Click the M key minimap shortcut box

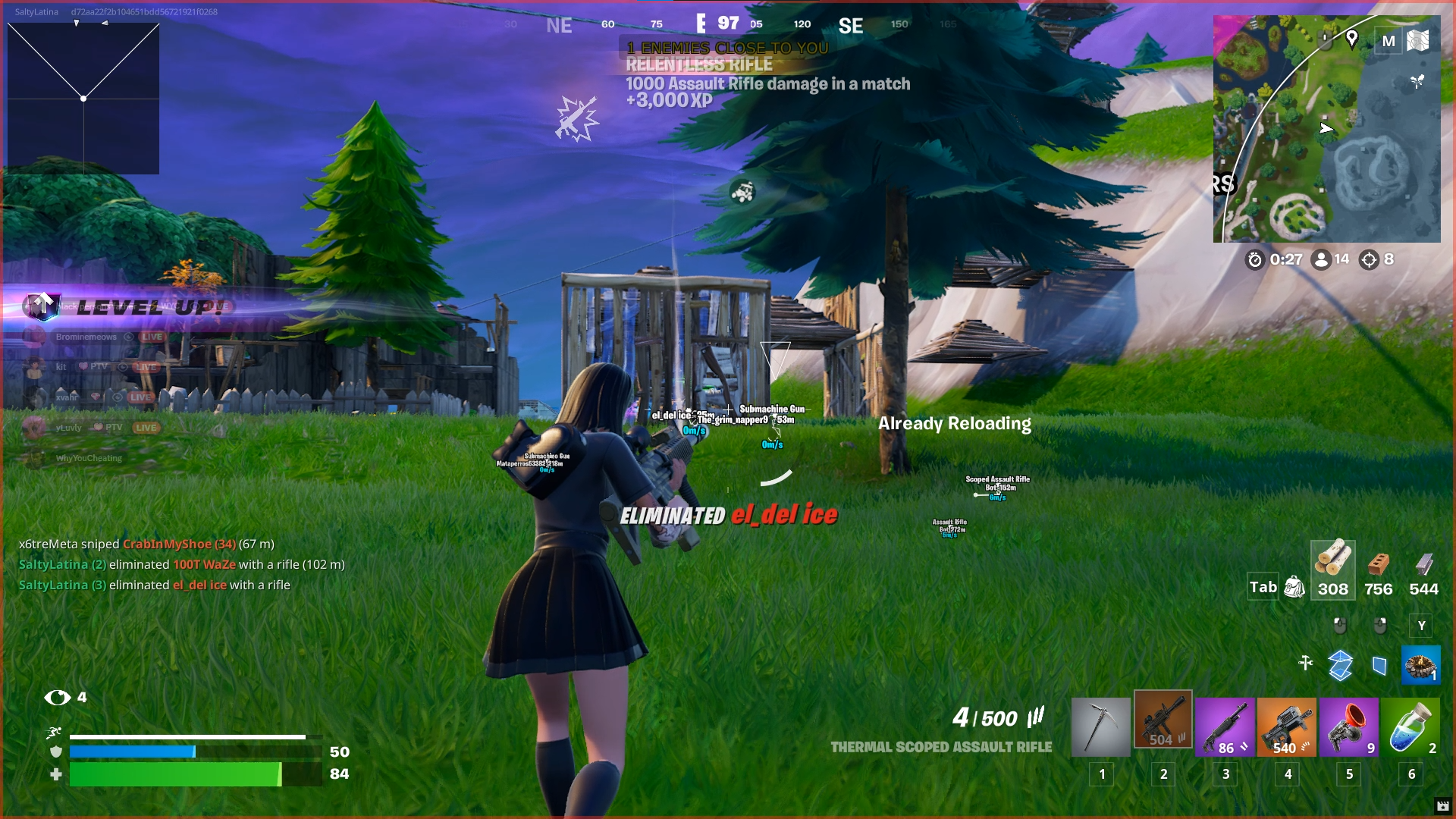(x=1388, y=40)
